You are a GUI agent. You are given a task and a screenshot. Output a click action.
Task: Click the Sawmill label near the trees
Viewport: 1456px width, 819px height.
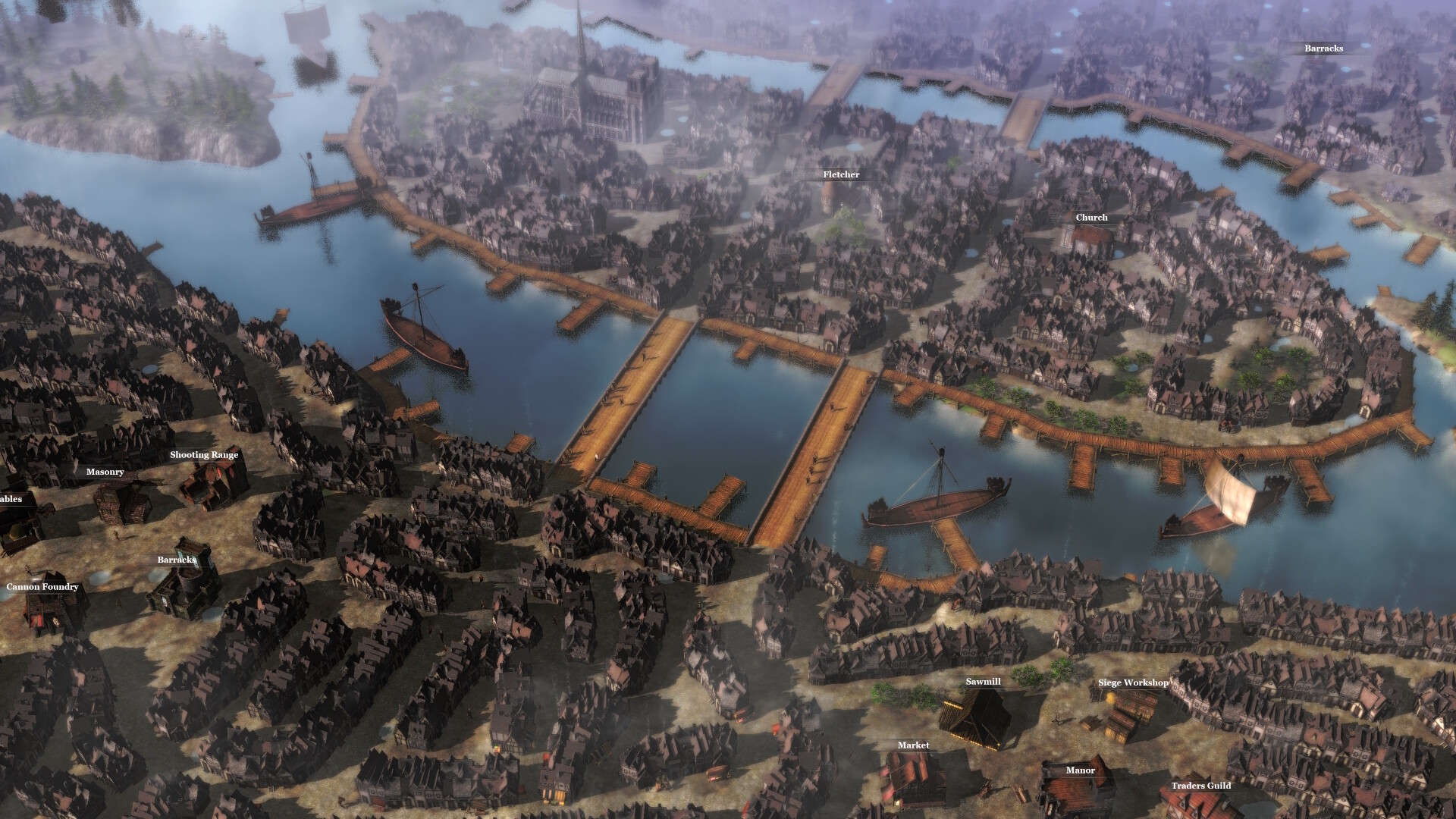click(x=982, y=682)
